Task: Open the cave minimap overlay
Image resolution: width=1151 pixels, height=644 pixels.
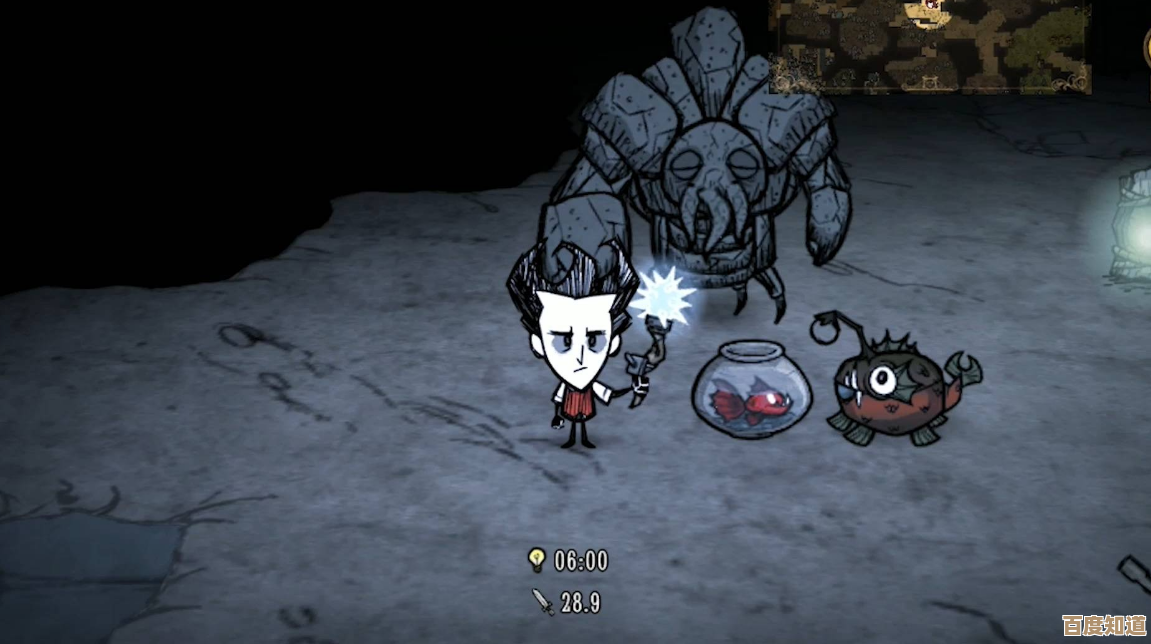Action: coord(929,45)
